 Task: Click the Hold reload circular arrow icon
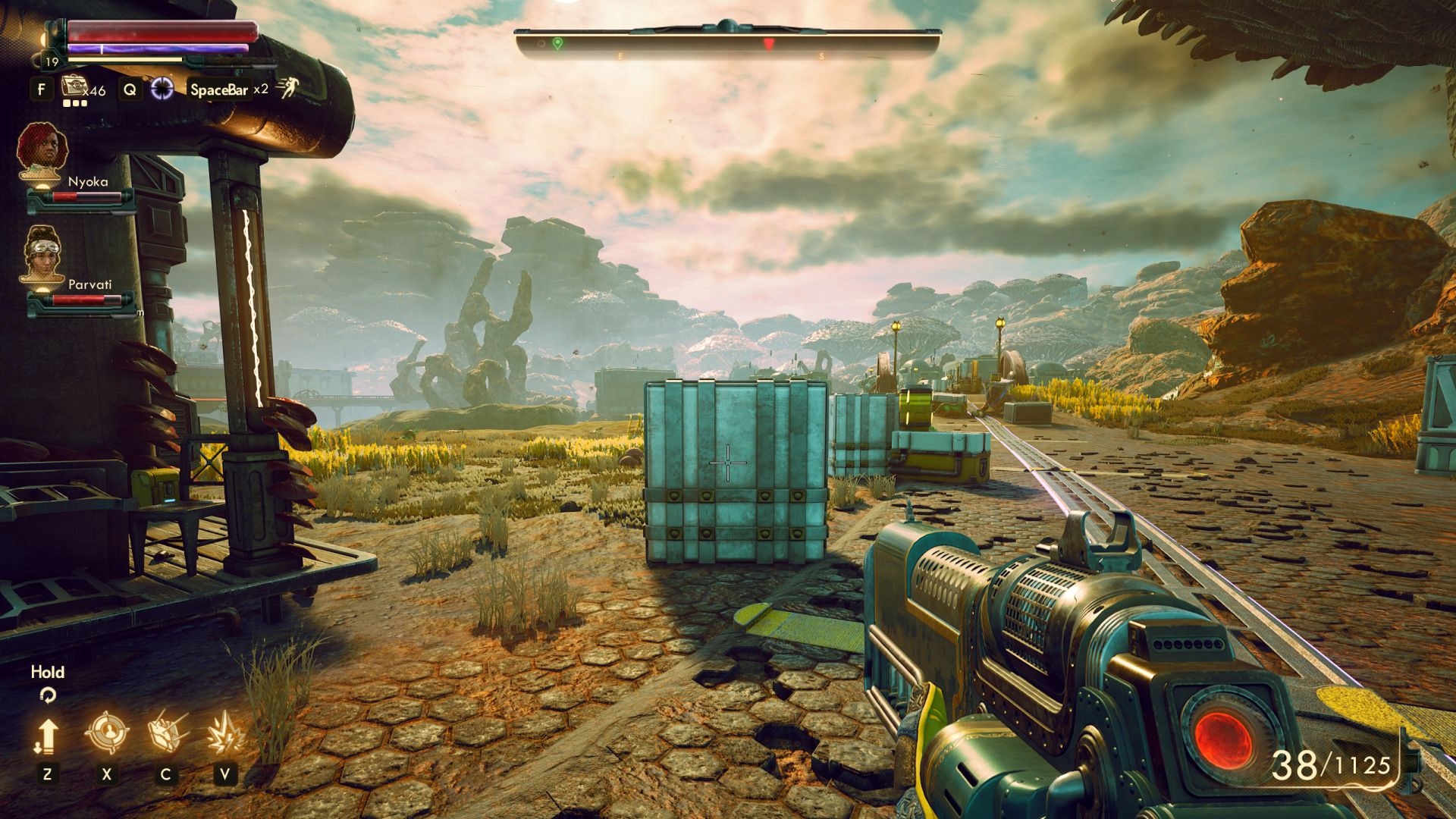(x=48, y=694)
